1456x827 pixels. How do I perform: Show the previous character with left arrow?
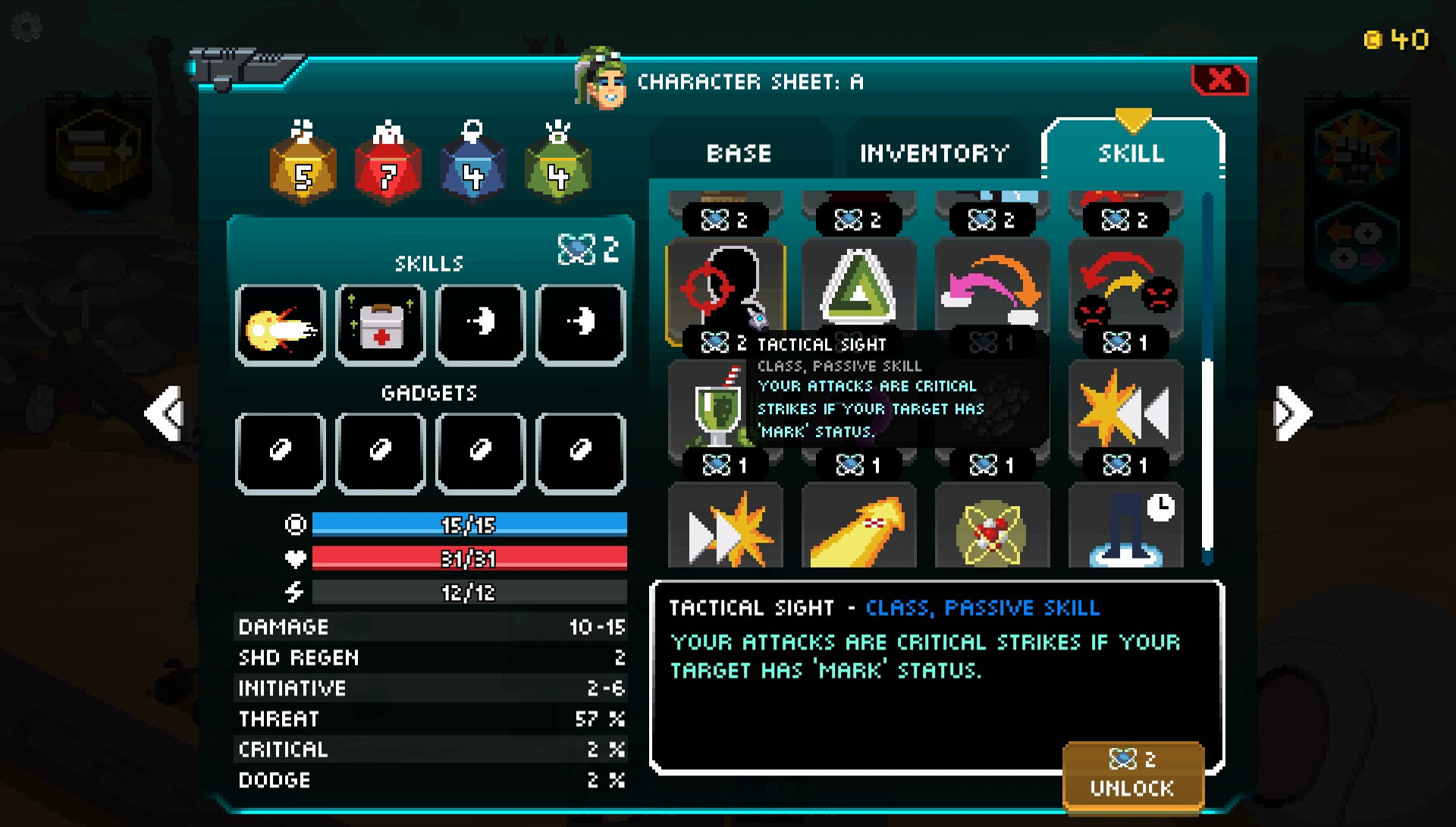[x=165, y=413]
